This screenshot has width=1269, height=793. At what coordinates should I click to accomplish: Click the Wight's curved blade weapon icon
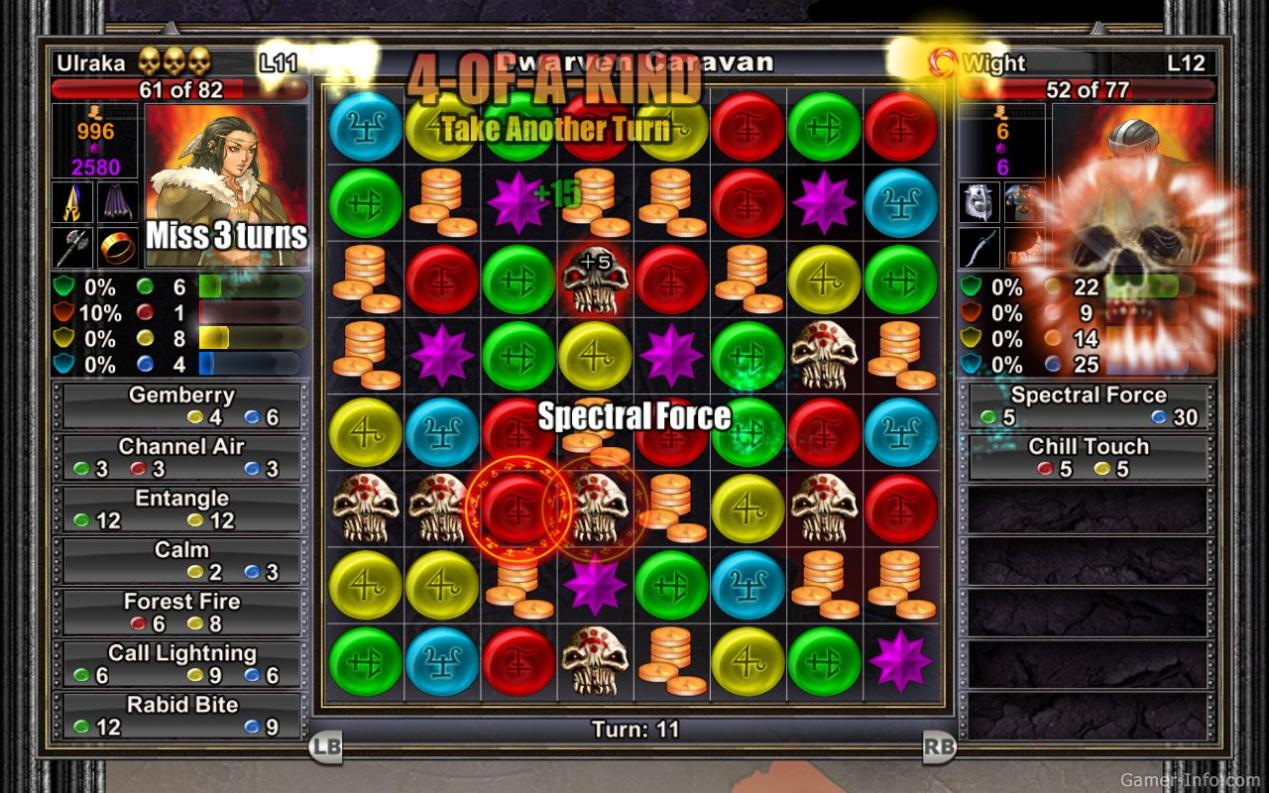tap(980, 247)
